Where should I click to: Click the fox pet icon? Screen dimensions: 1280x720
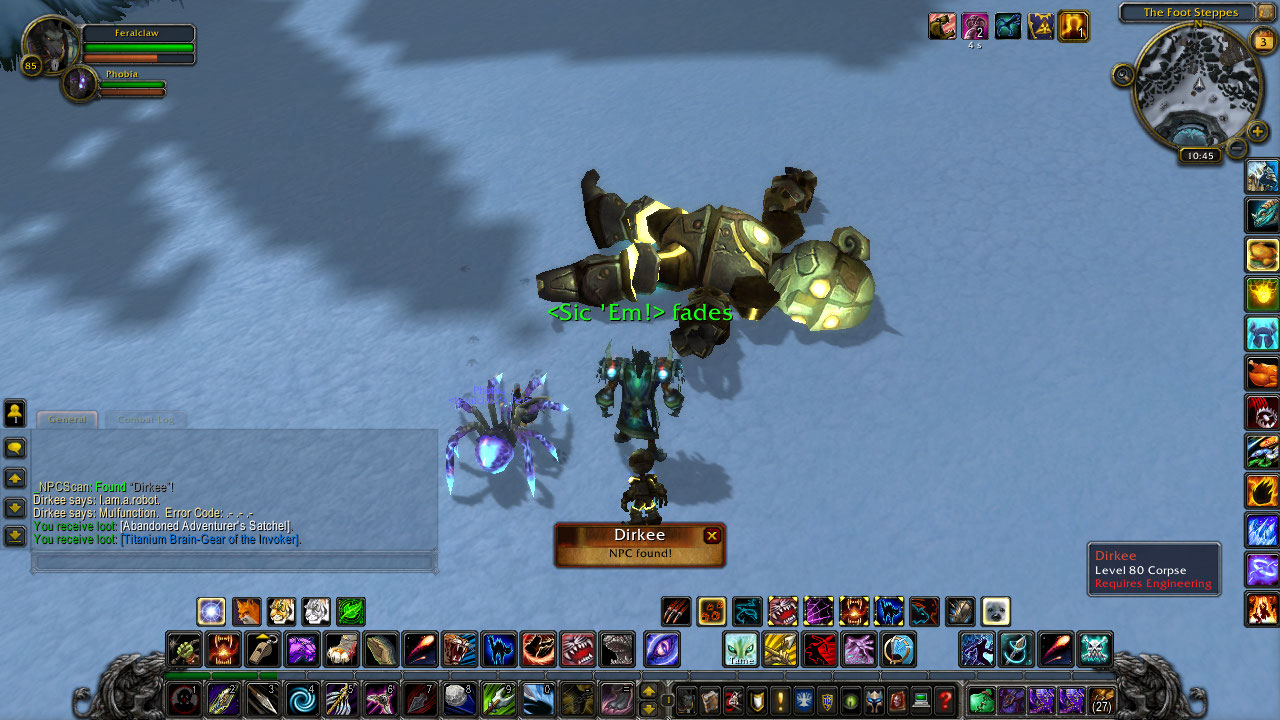pyautogui.click(x=246, y=611)
